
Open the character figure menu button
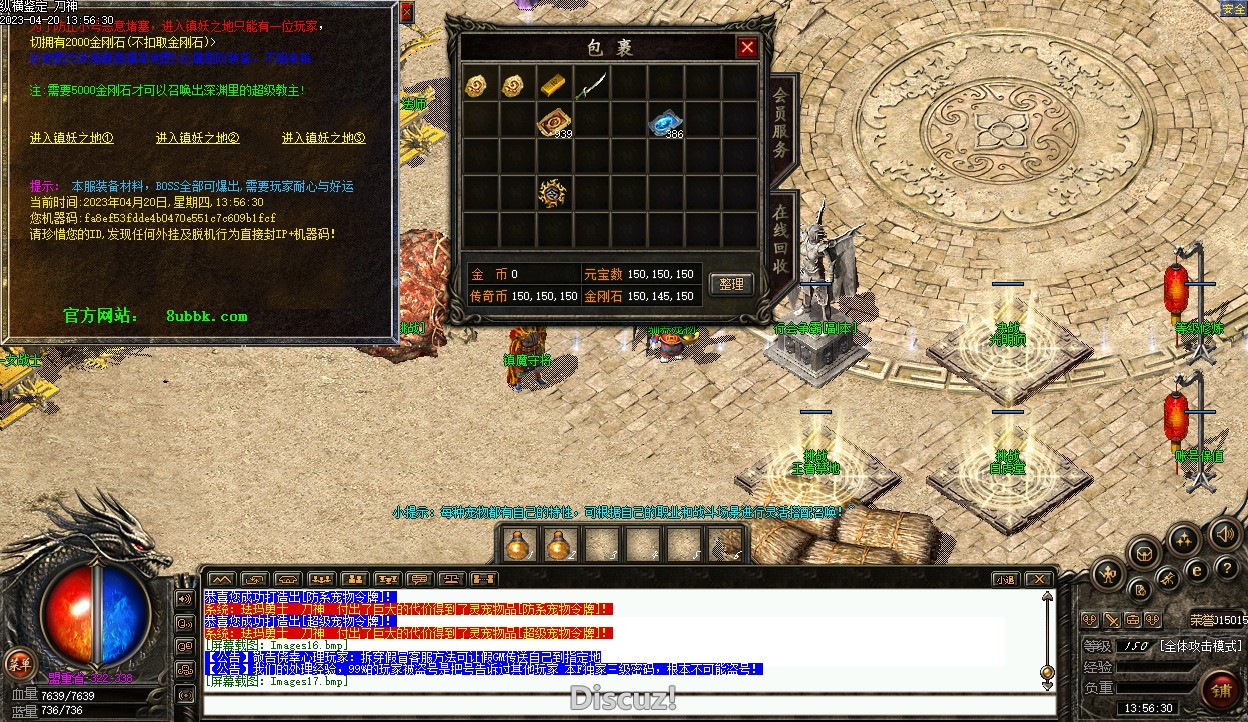pyautogui.click(x=1107, y=574)
